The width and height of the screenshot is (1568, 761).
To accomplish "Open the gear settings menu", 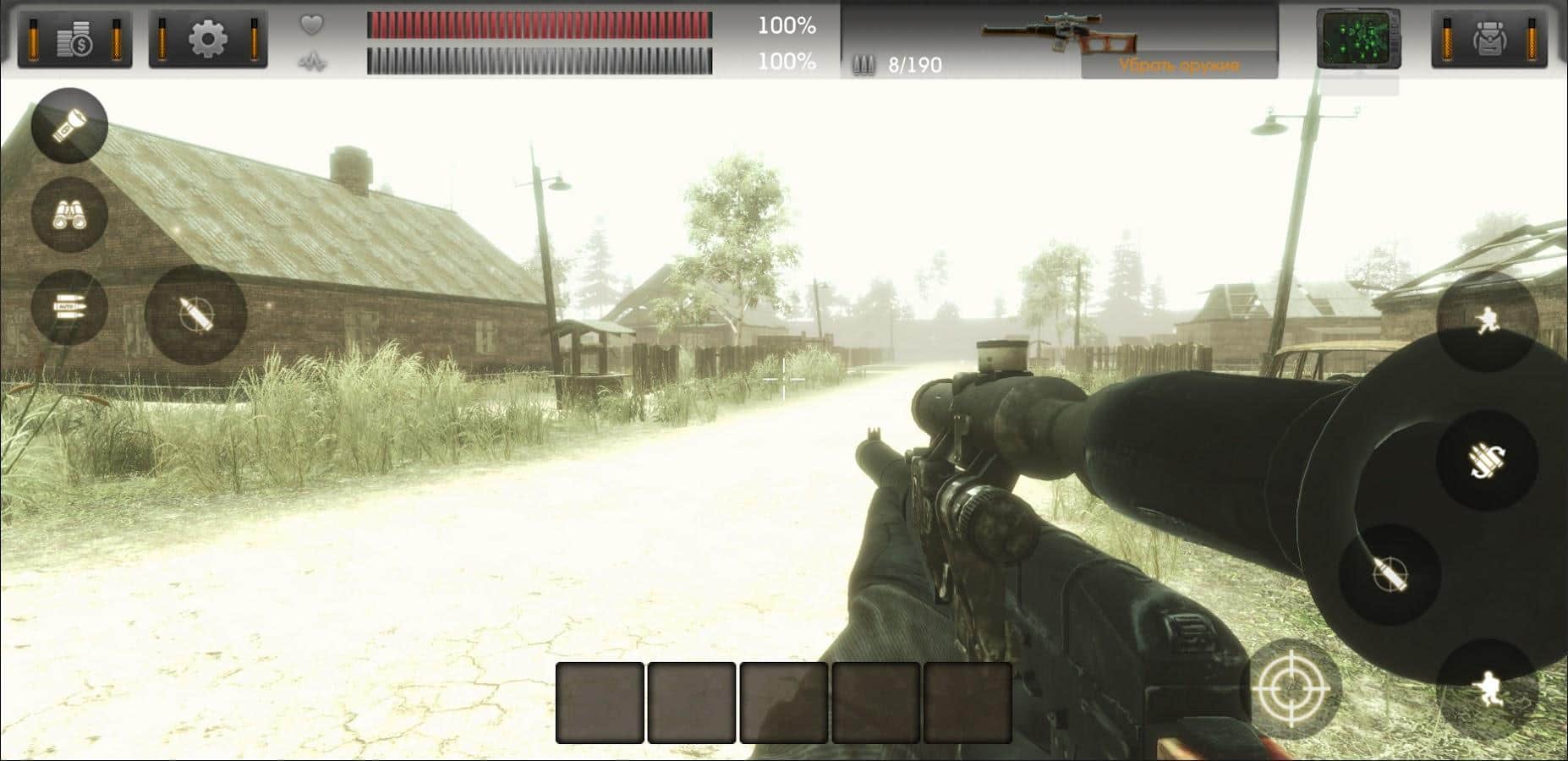I will (208, 39).
